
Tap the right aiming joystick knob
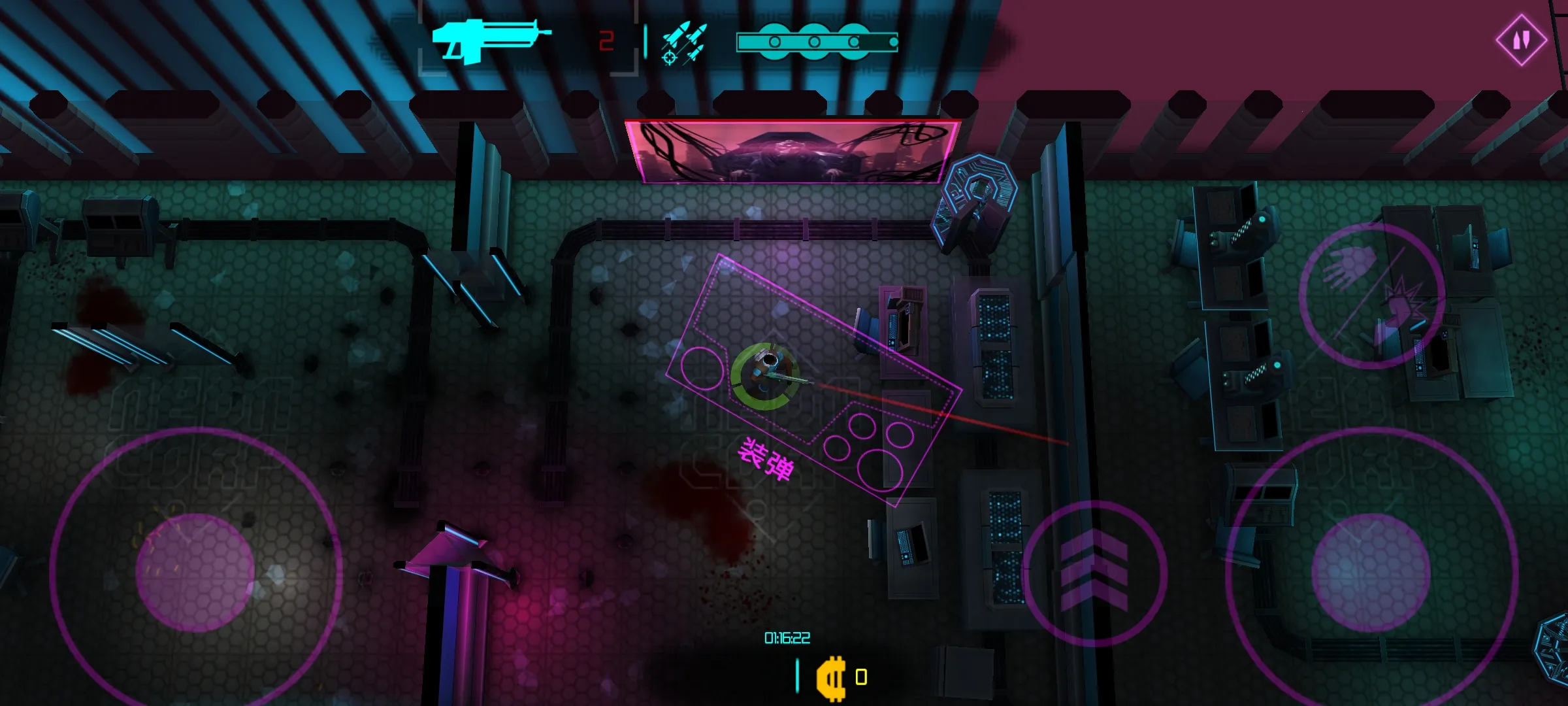click(1371, 573)
